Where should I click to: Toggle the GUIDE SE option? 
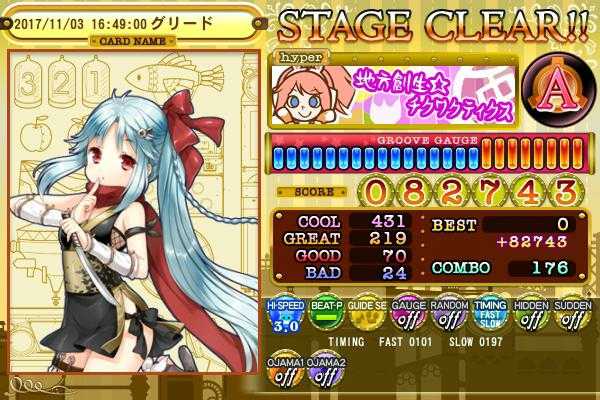point(364,318)
